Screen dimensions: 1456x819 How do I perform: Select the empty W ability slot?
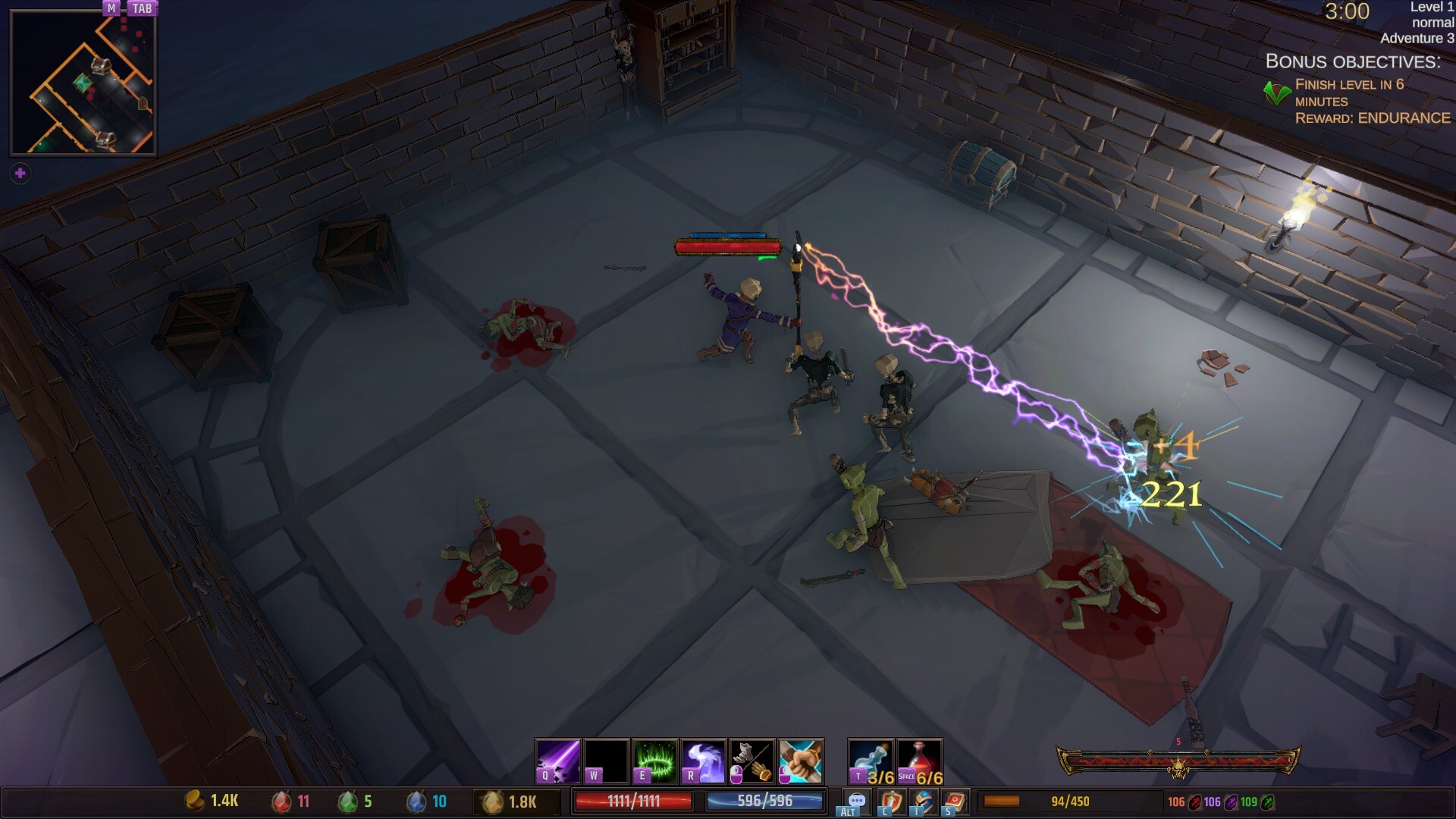tap(606, 761)
